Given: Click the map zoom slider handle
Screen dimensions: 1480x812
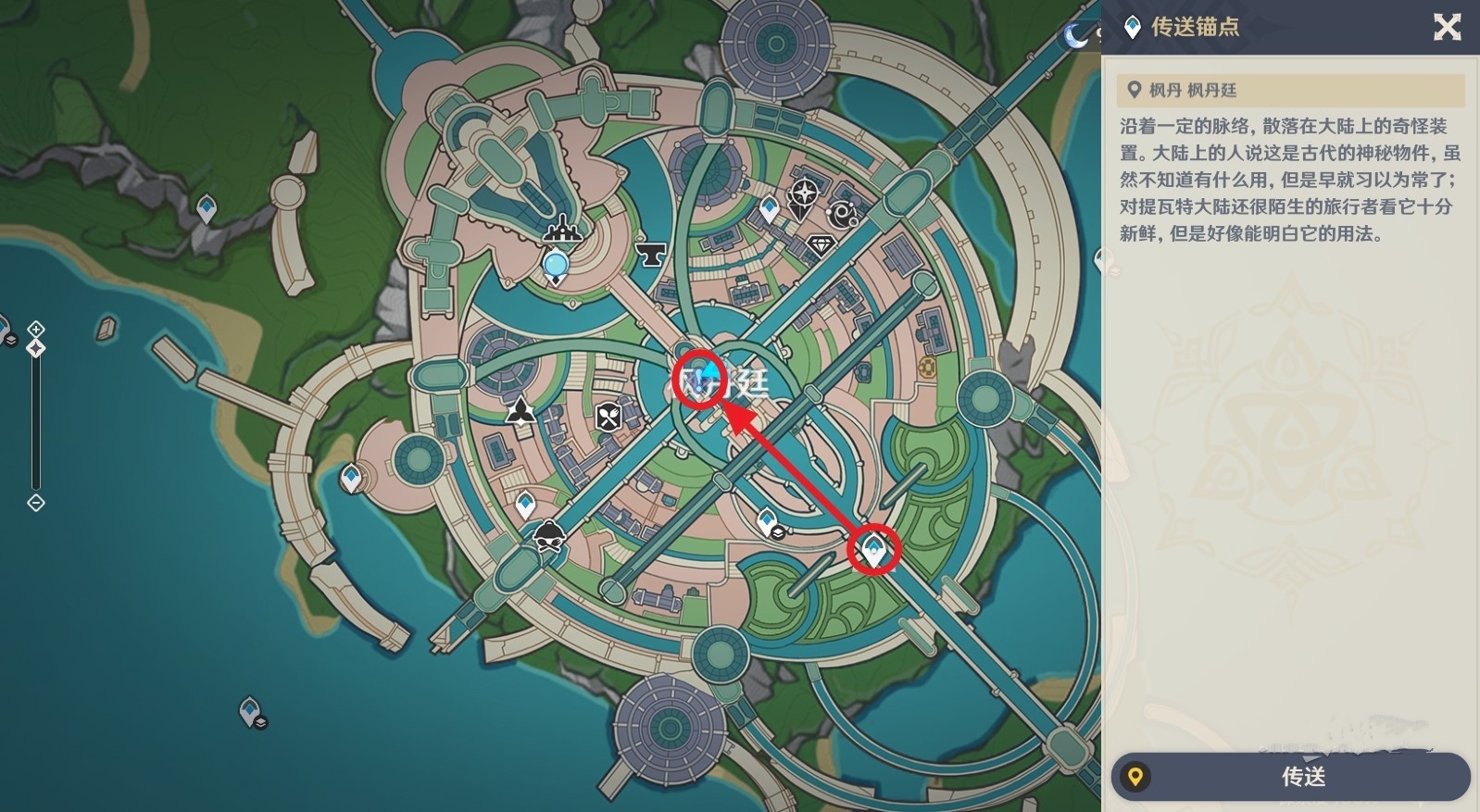Looking at the screenshot, I should point(35,348).
